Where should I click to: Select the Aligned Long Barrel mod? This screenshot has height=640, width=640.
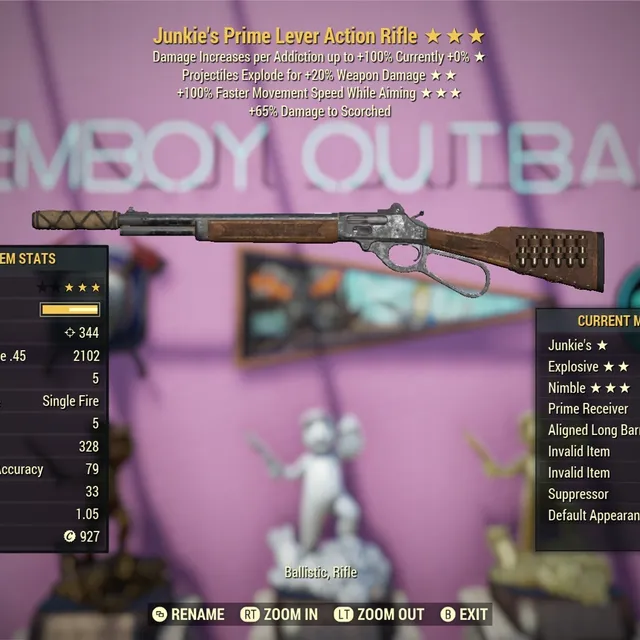(593, 430)
